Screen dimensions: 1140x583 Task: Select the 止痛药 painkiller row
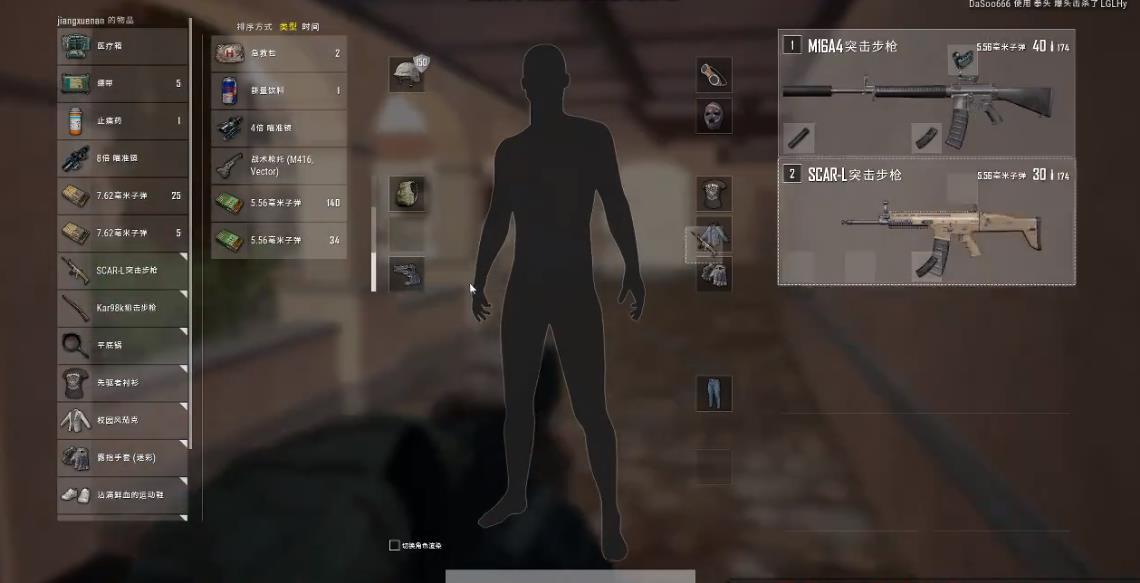tap(122, 121)
